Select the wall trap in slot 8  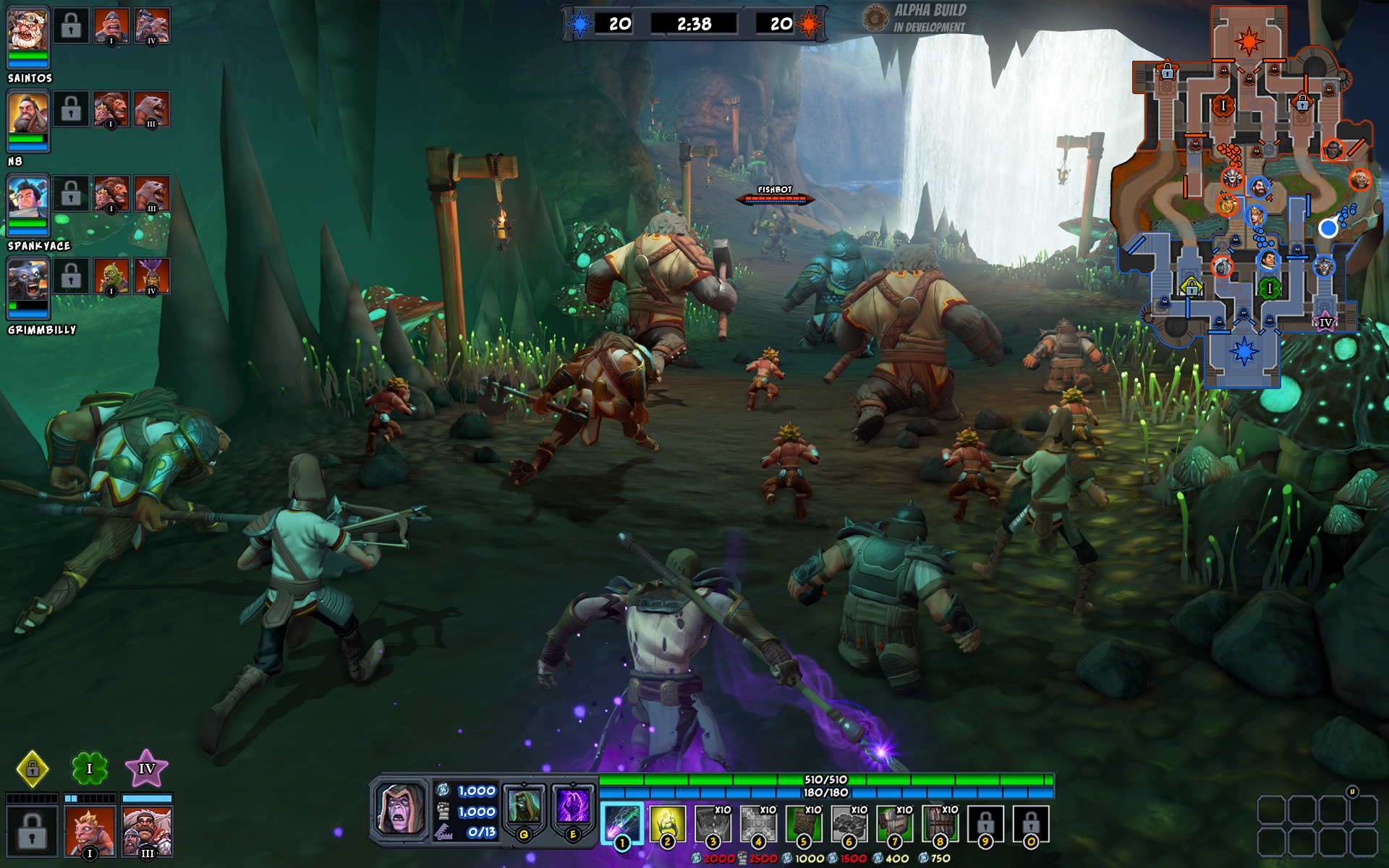(x=940, y=823)
